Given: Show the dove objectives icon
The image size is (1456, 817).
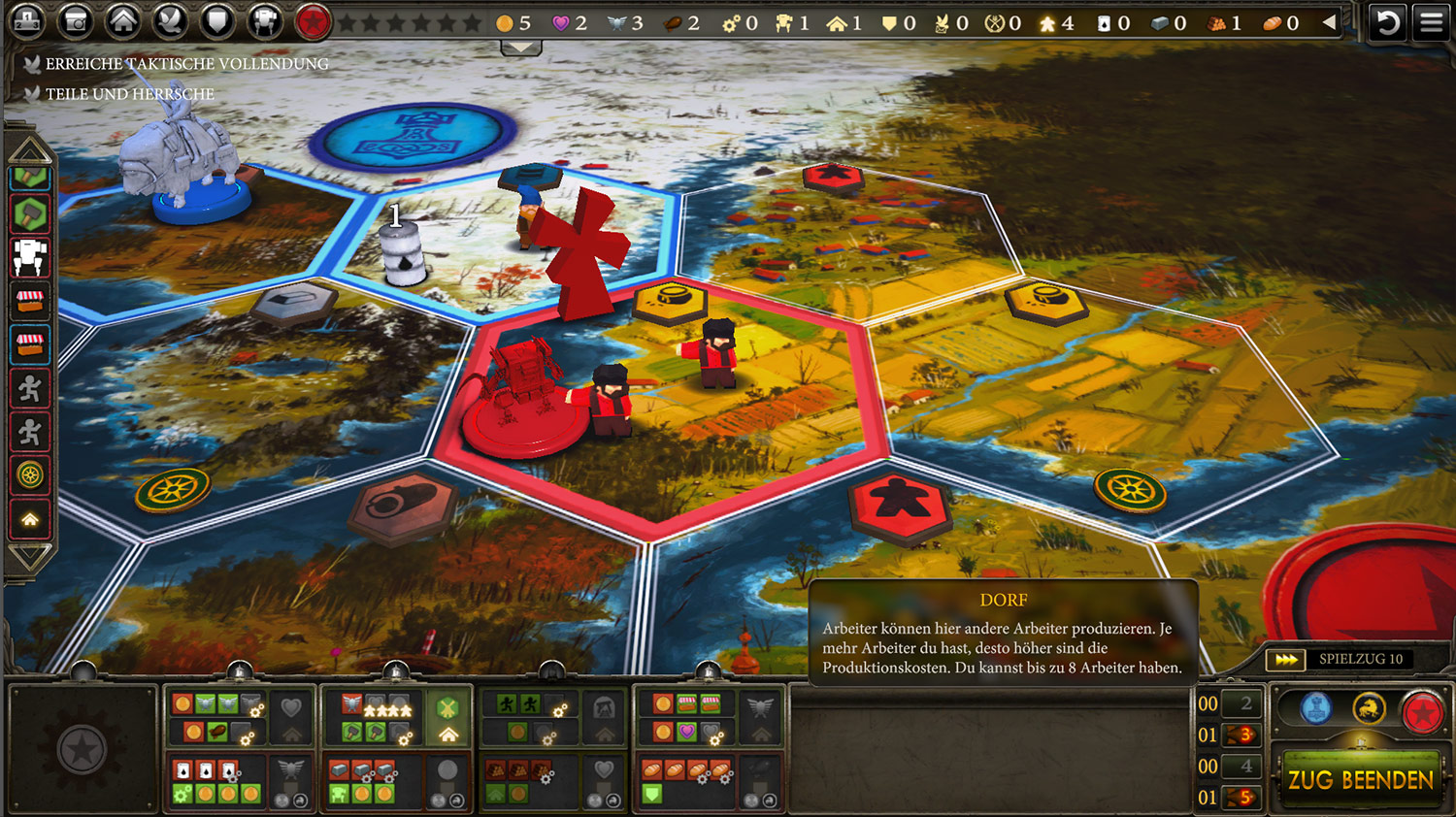Looking at the screenshot, I should pyautogui.click(x=170, y=21).
